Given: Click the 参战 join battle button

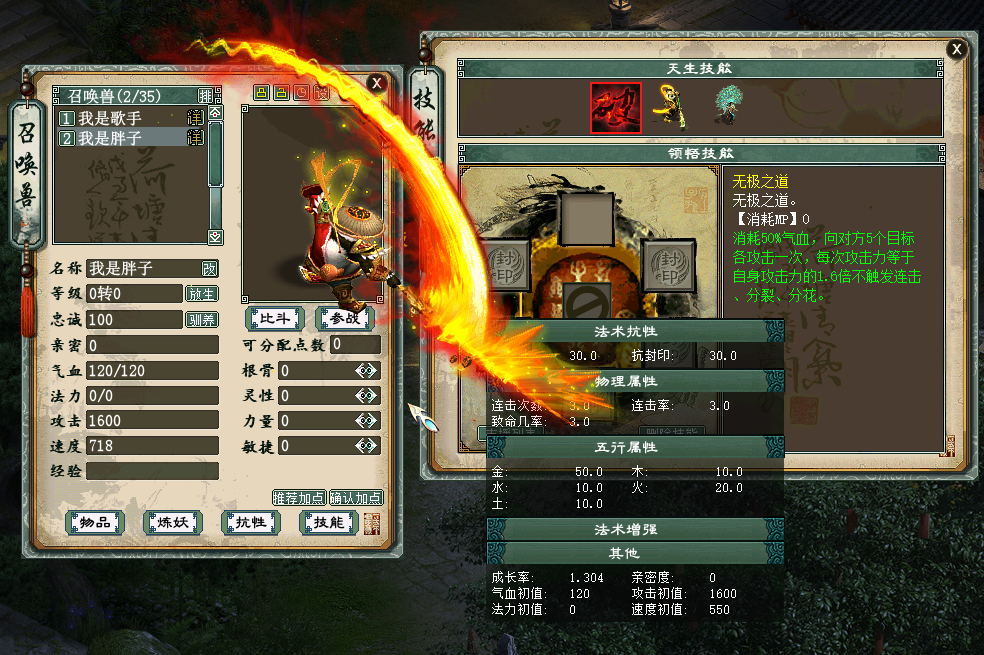Looking at the screenshot, I should [x=346, y=318].
